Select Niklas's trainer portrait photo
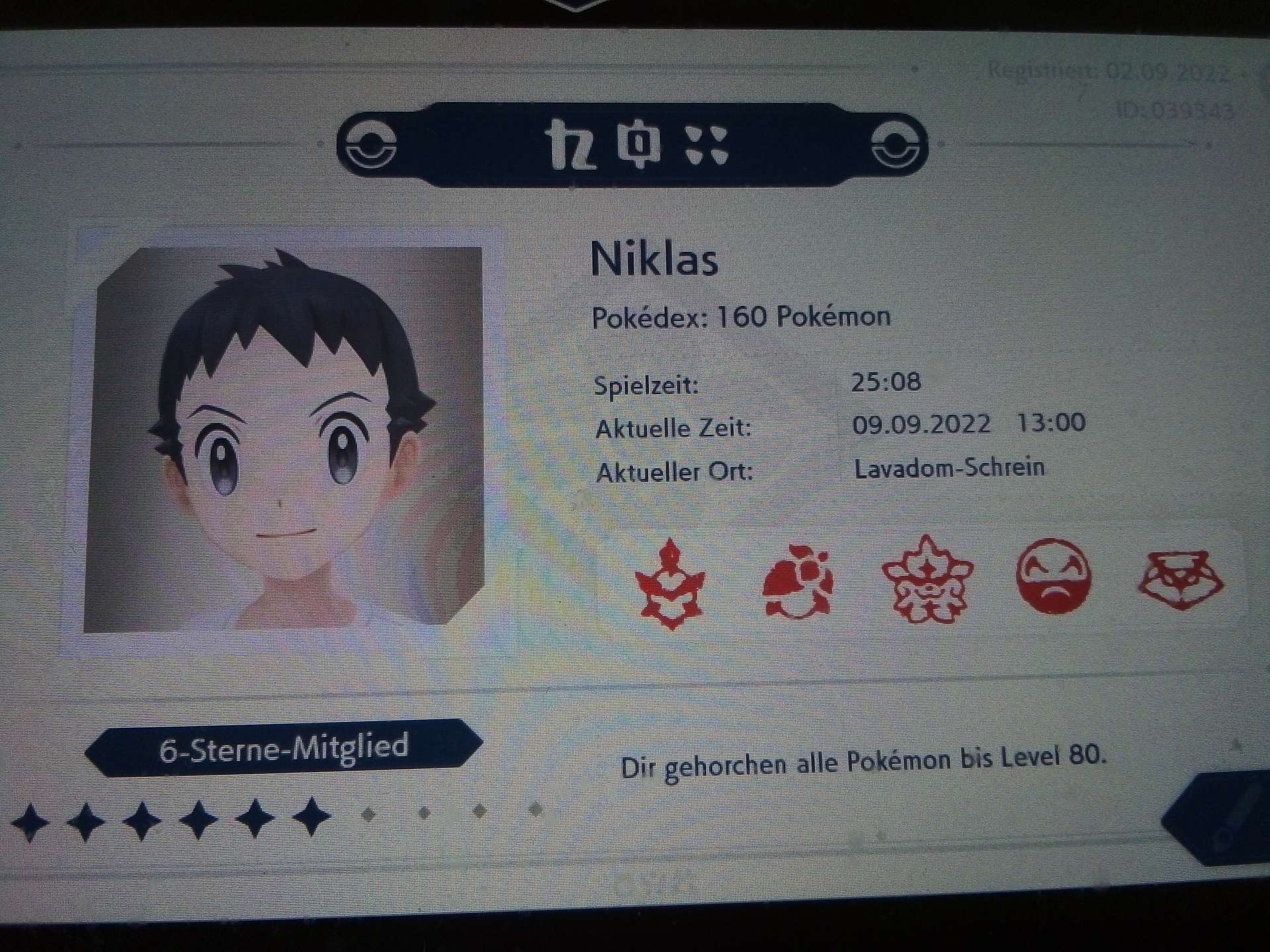Image resolution: width=1270 pixels, height=952 pixels. coord(286,436)
